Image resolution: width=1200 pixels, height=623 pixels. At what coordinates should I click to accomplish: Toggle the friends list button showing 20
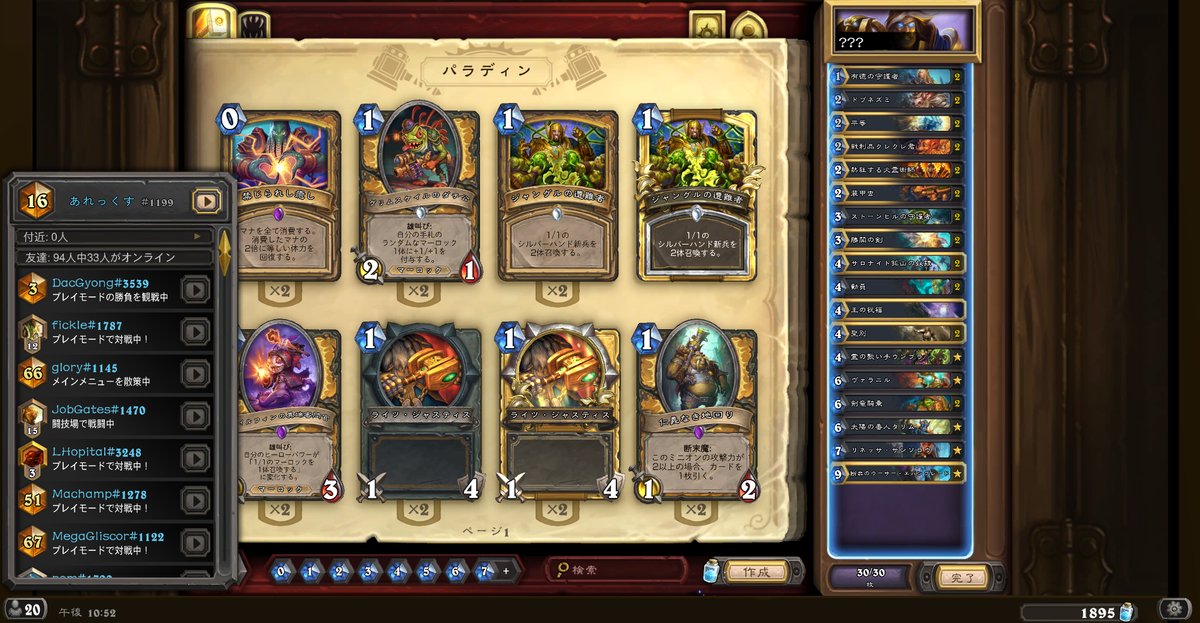coord(23,609)
